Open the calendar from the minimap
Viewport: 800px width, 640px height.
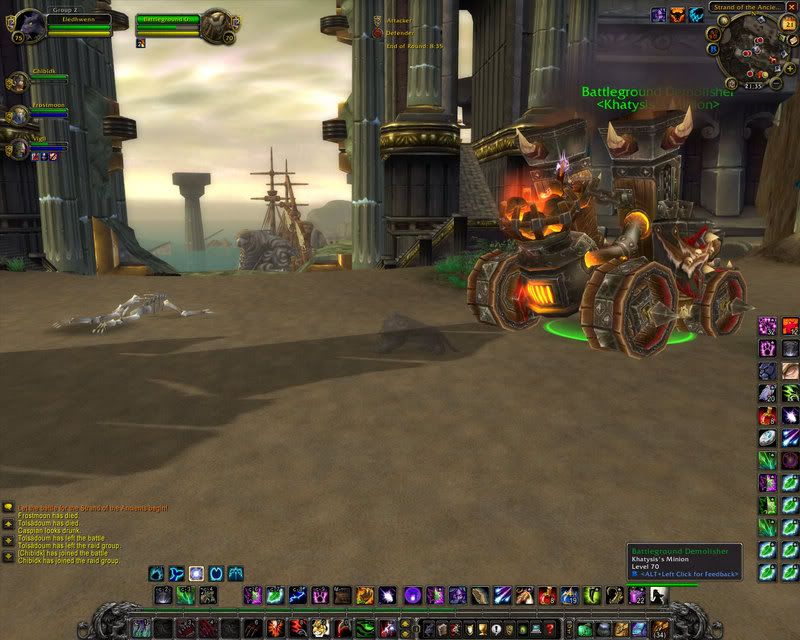(787, 24)
